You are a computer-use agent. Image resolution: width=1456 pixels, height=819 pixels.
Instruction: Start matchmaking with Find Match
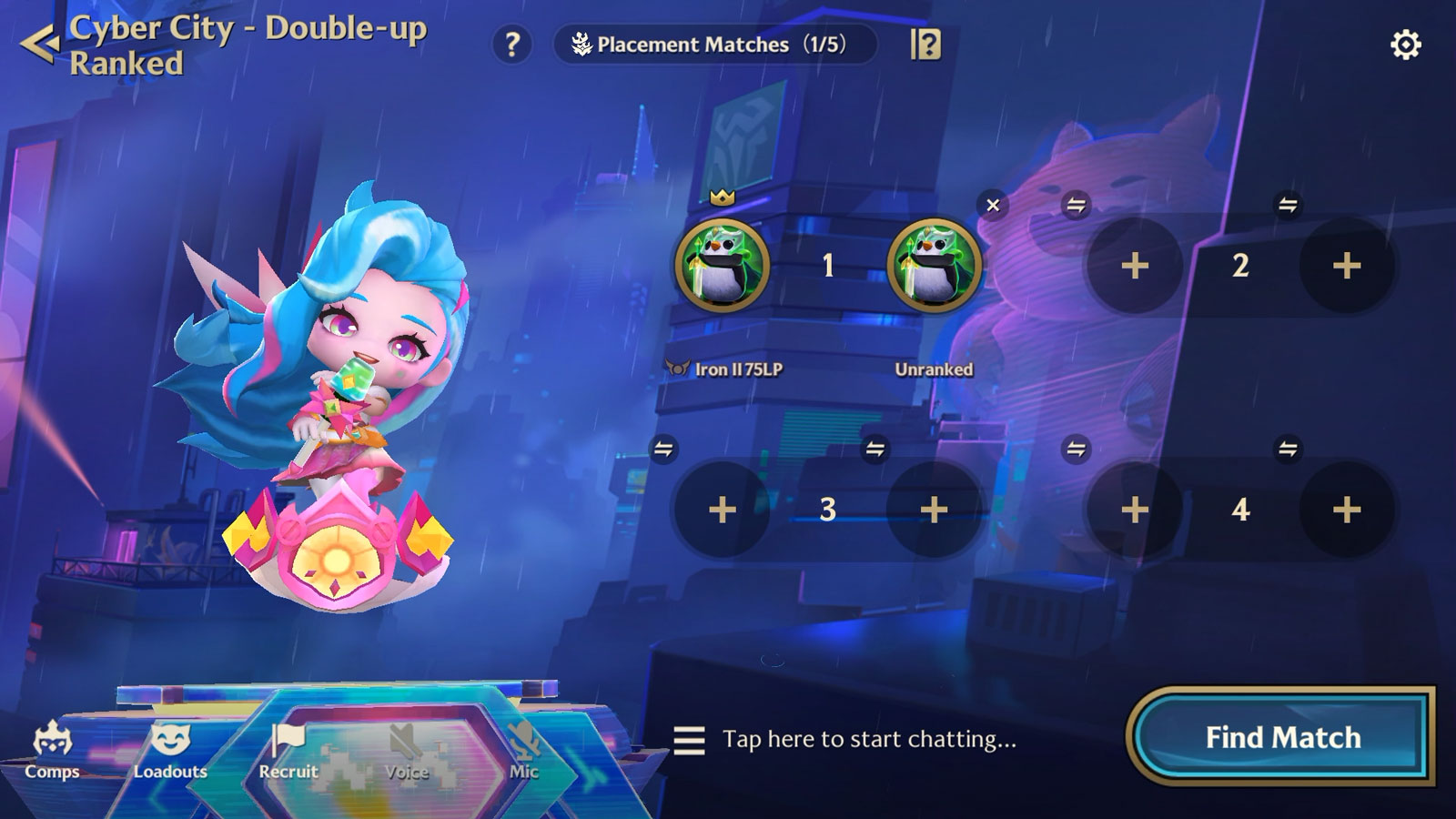[x=1282, y=737]
